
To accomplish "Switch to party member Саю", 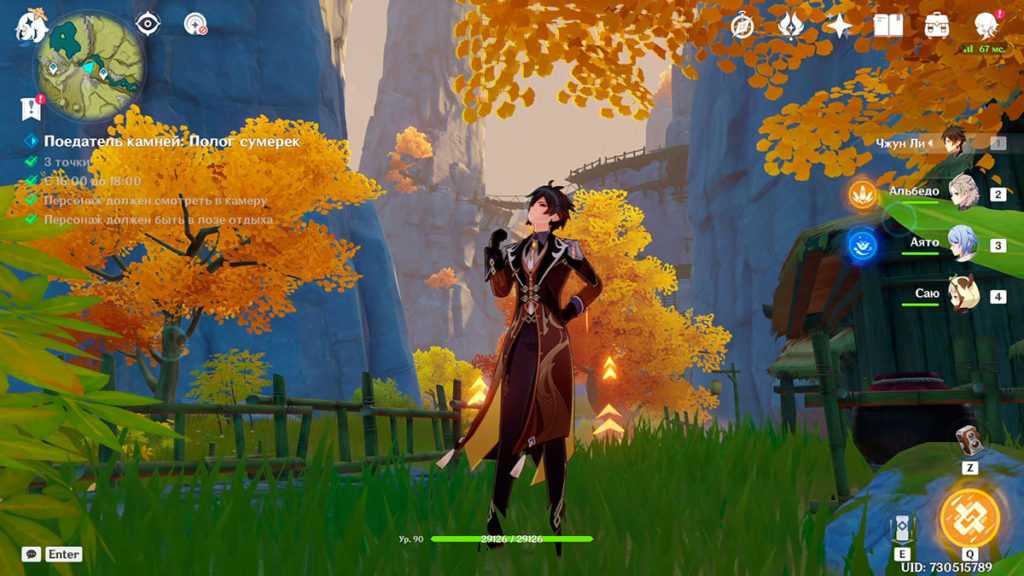I will click(961, 295).
